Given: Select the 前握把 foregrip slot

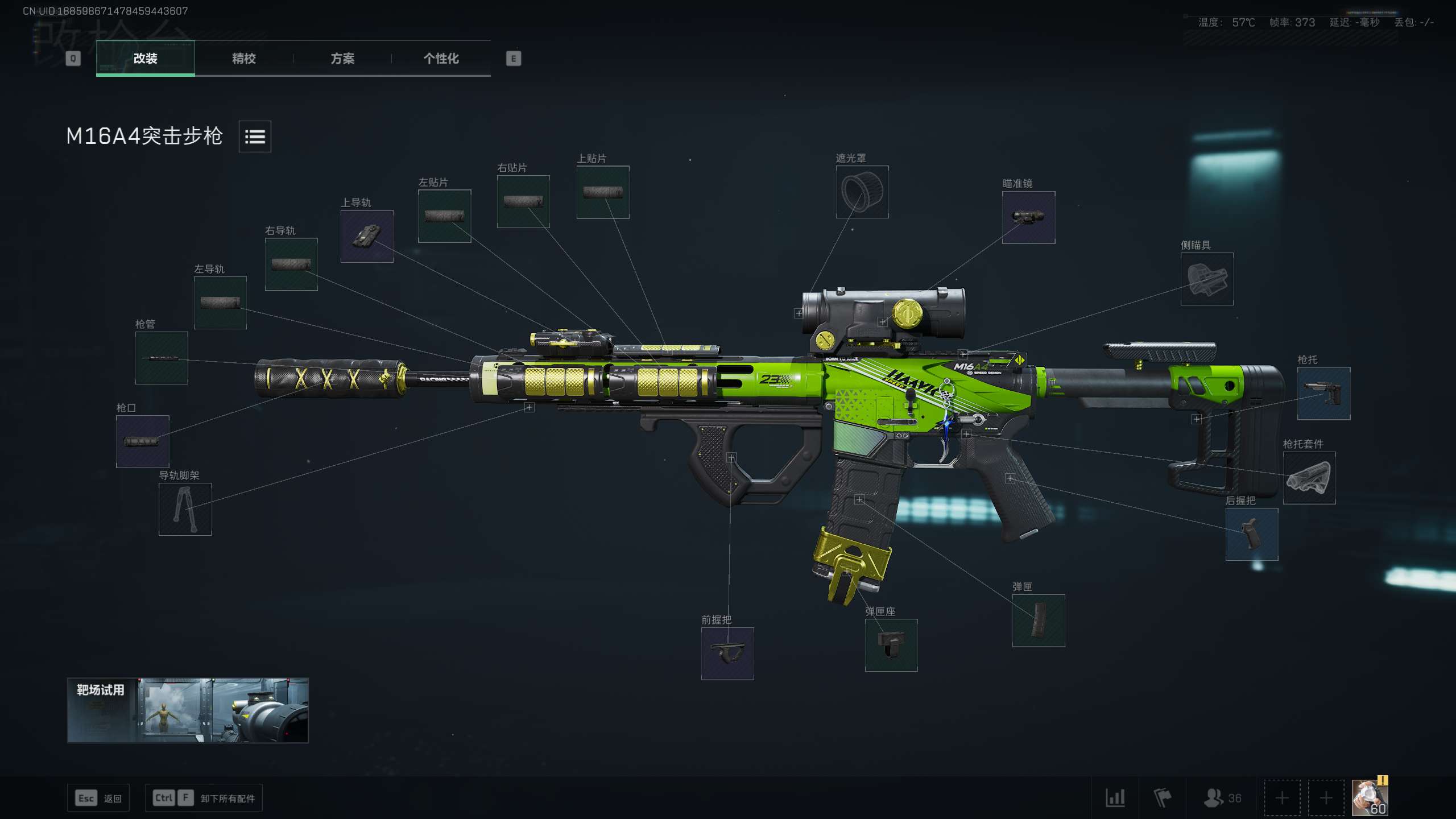Looking at the screenshot, I should point(727,653).
